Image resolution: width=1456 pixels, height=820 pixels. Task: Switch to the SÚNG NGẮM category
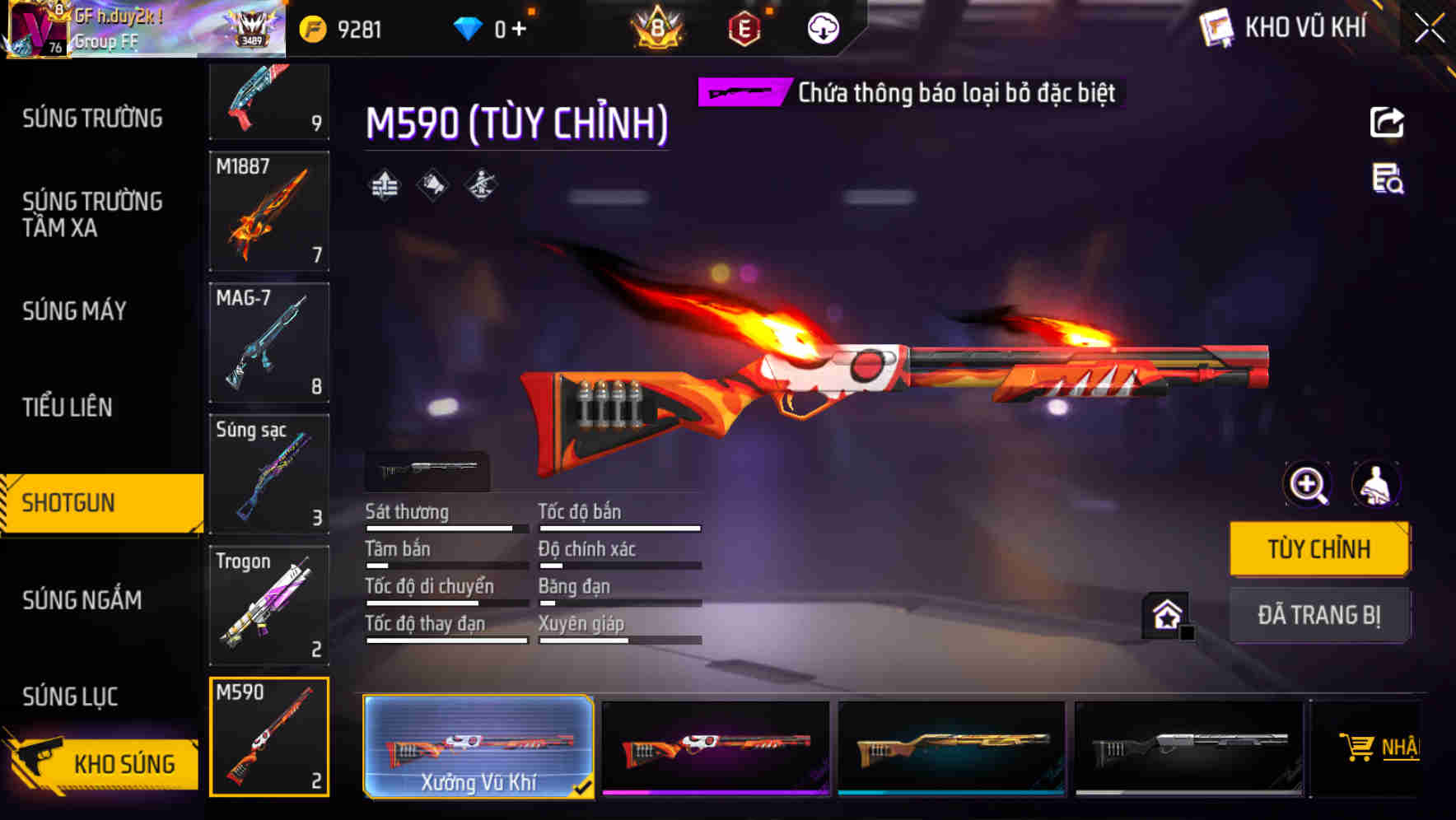82,600
